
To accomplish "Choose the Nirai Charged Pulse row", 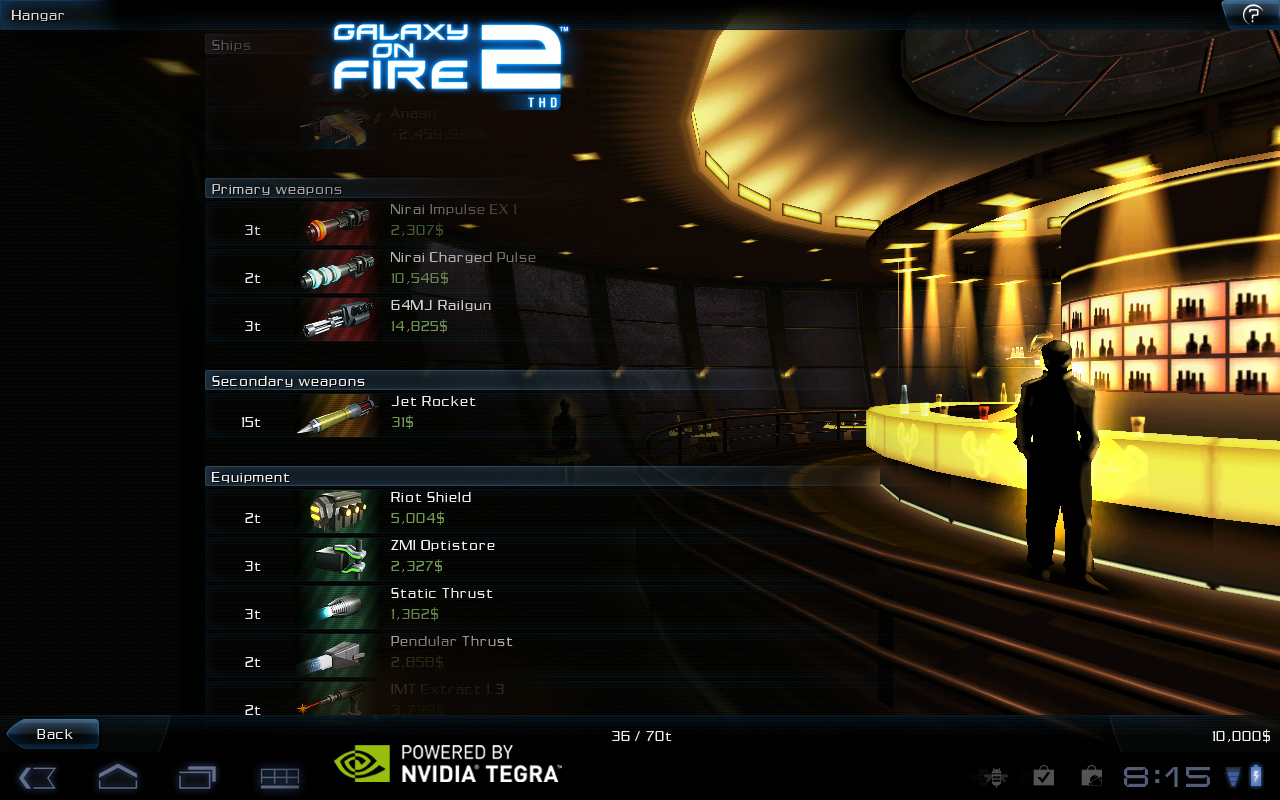I will [462, 269].
